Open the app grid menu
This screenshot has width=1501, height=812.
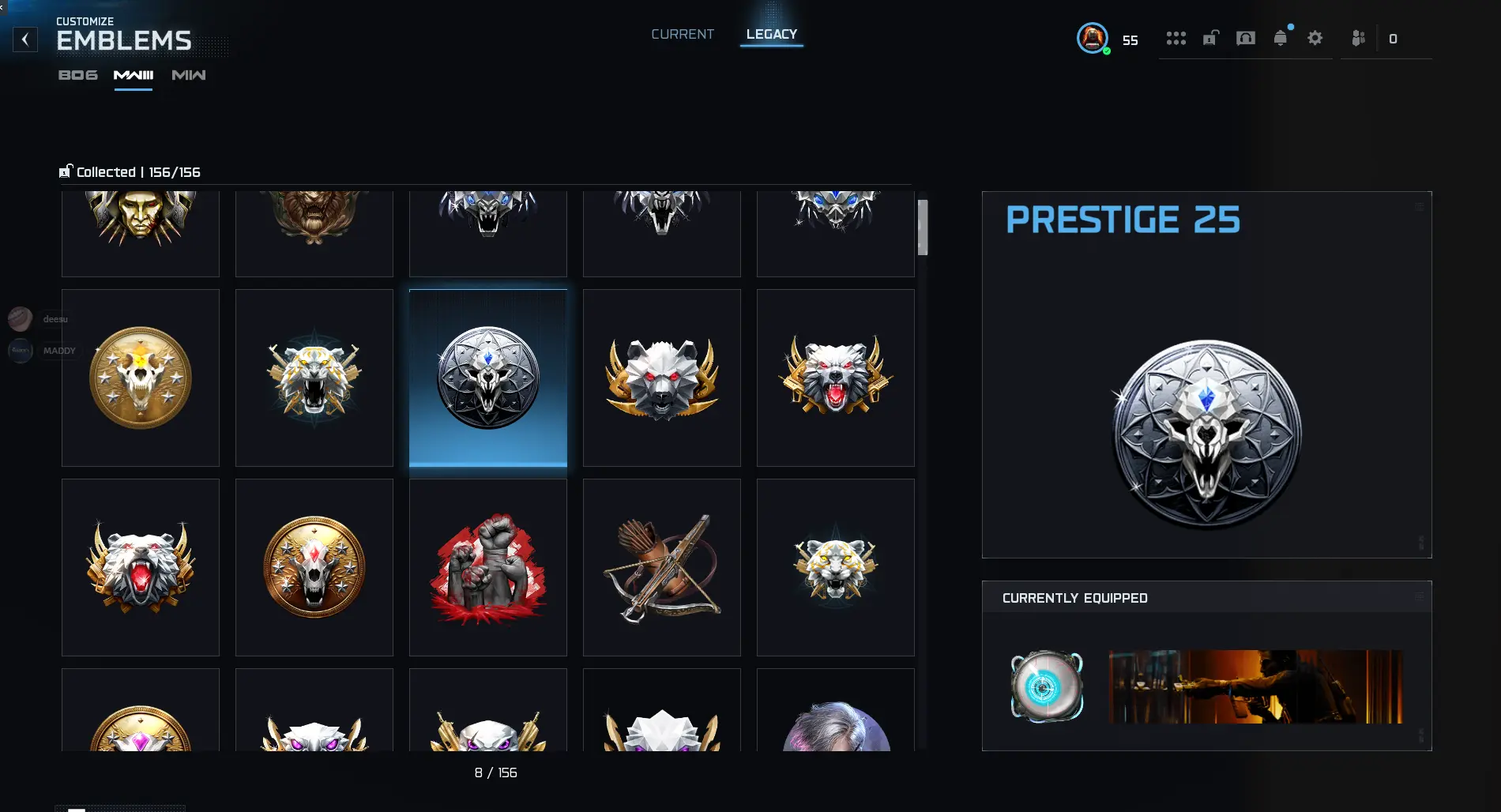tap(1176, 38)
